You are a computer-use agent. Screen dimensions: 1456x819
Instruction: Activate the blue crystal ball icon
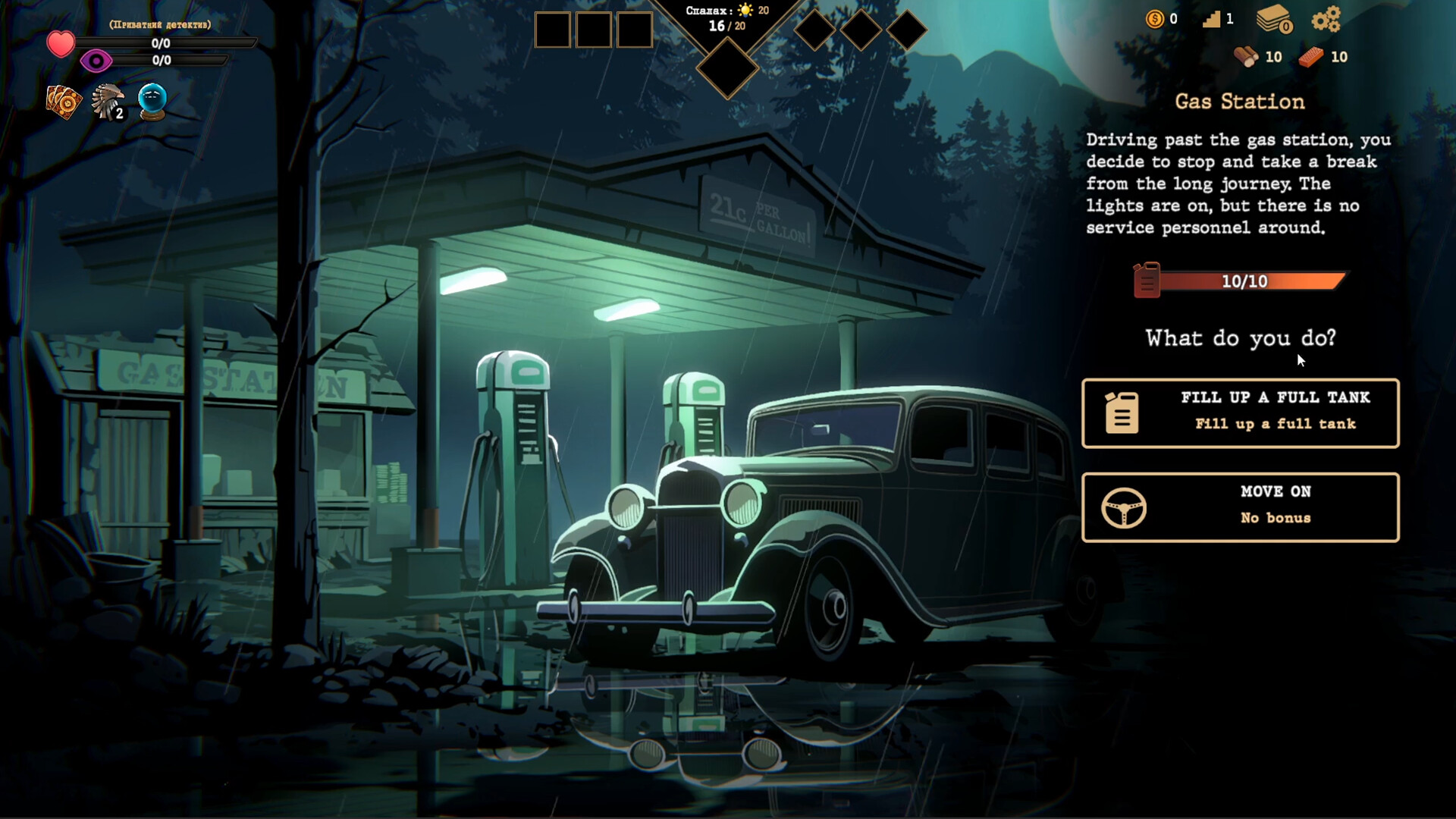[x=152, y=102]
